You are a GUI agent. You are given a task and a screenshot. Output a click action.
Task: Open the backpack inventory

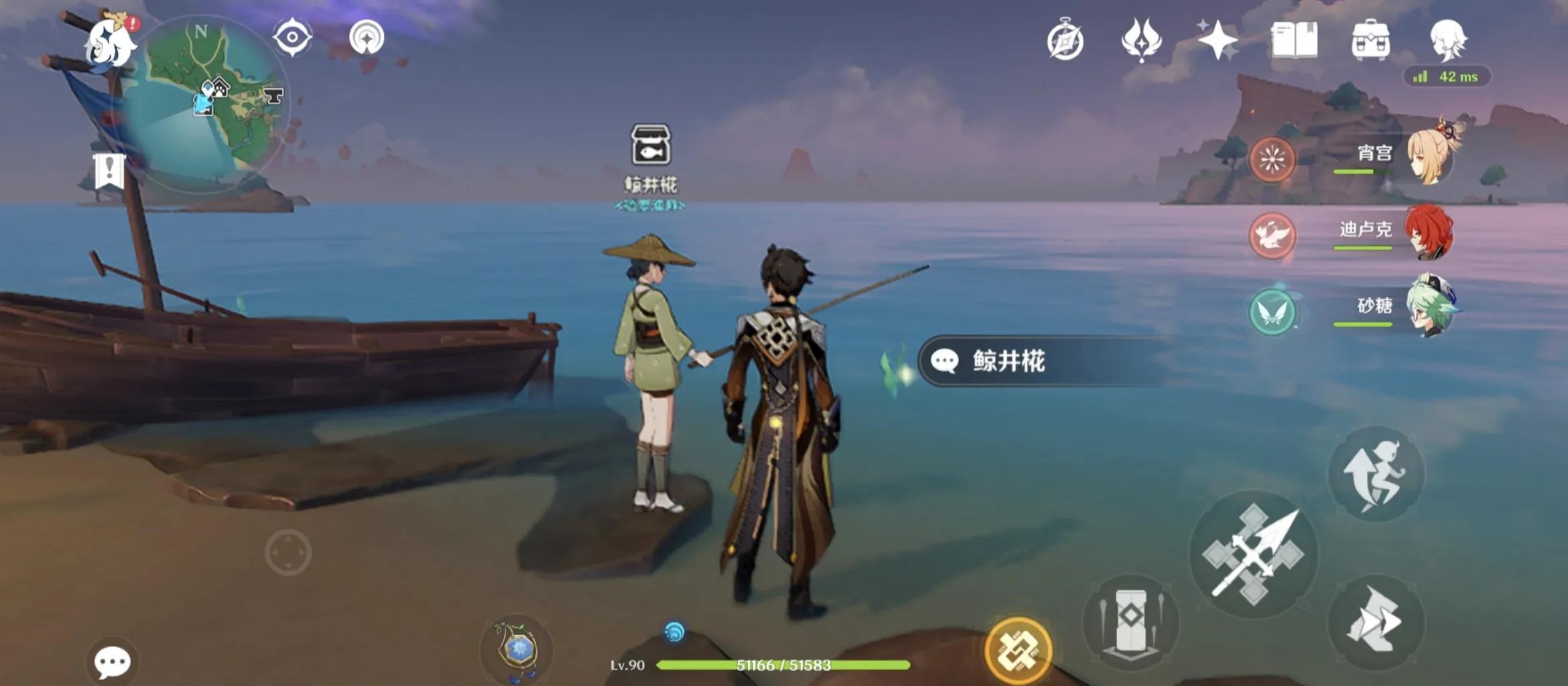point(1370,40)
